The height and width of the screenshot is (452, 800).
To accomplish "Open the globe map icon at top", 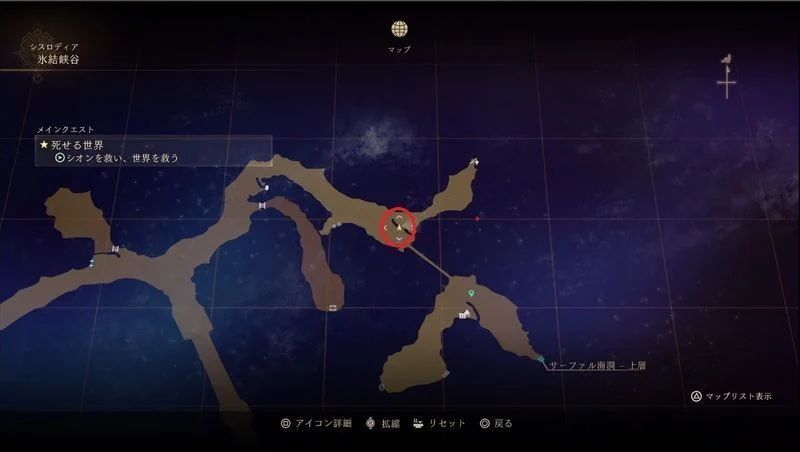I will (x=399, y=29).
